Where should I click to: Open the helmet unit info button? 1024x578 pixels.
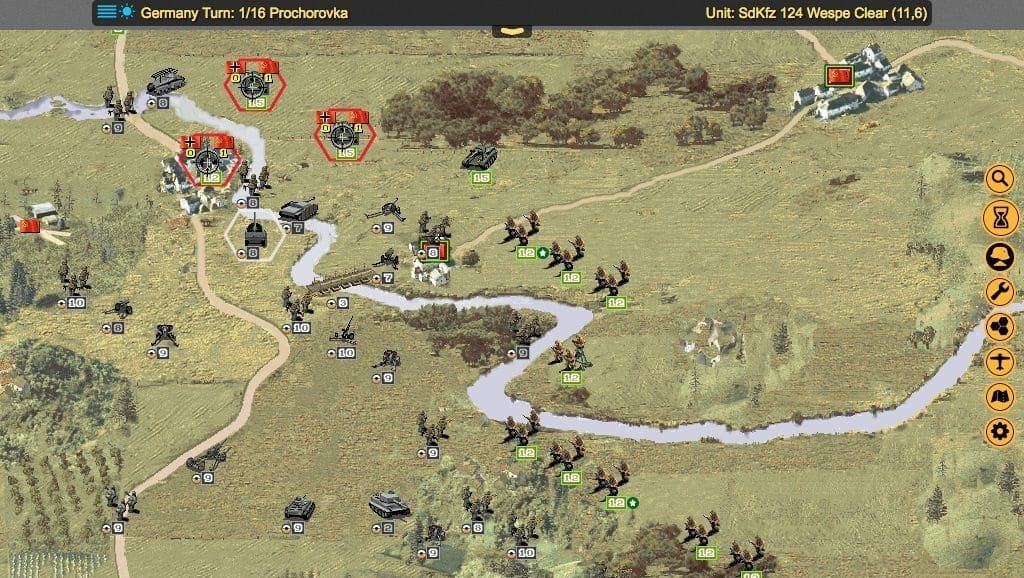click(x=999, y=254)
